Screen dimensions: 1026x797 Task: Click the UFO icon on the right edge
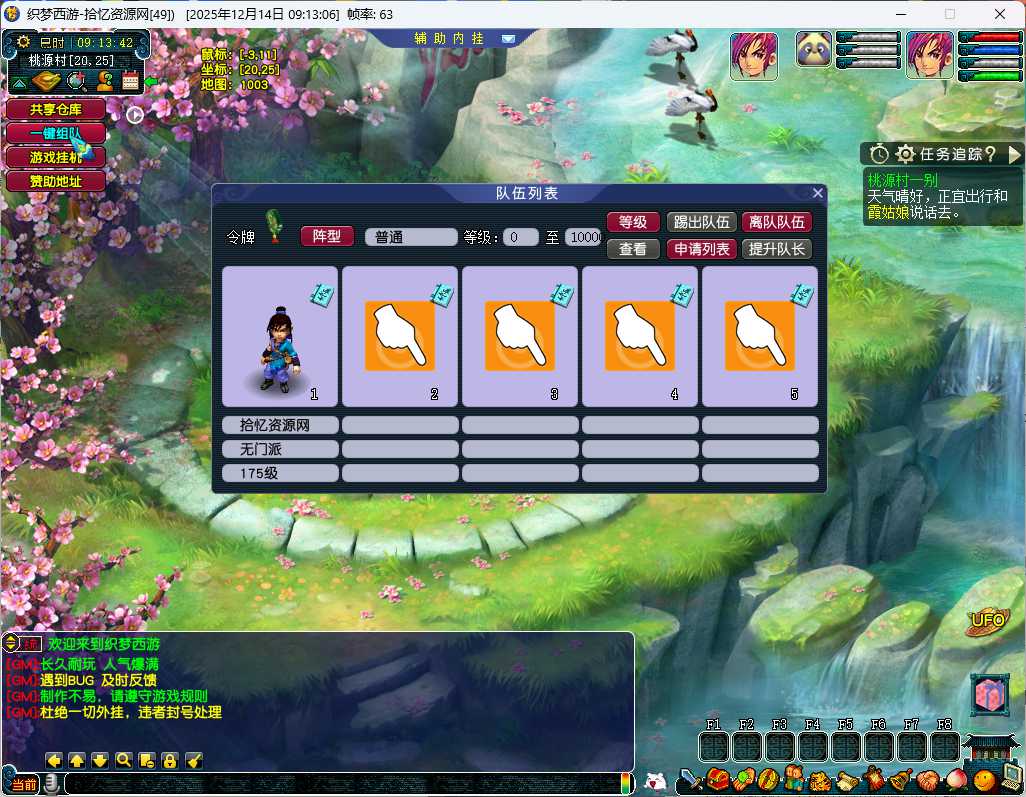pos(988,622)
